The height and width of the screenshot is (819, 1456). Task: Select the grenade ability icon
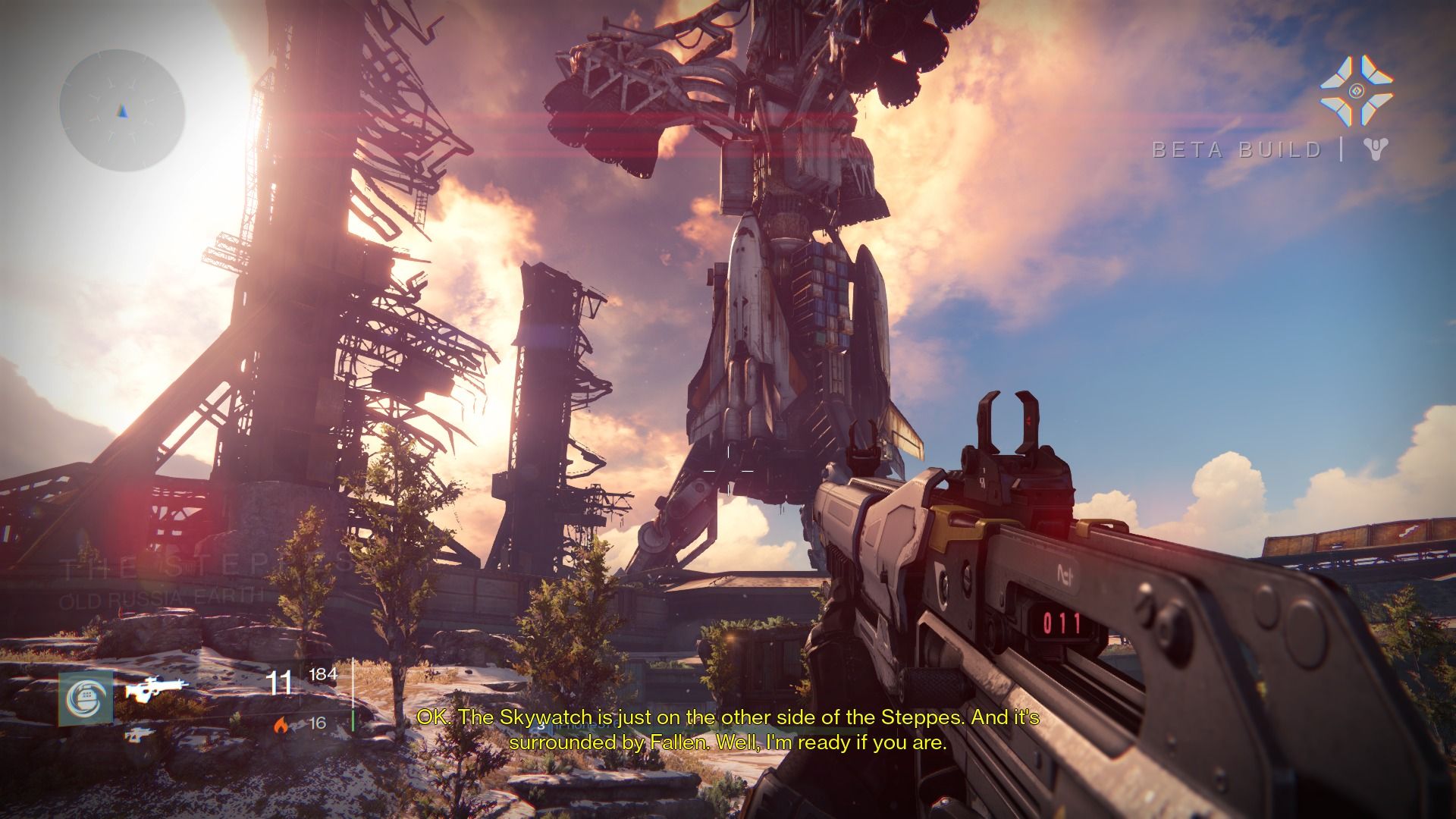[86, 698]
